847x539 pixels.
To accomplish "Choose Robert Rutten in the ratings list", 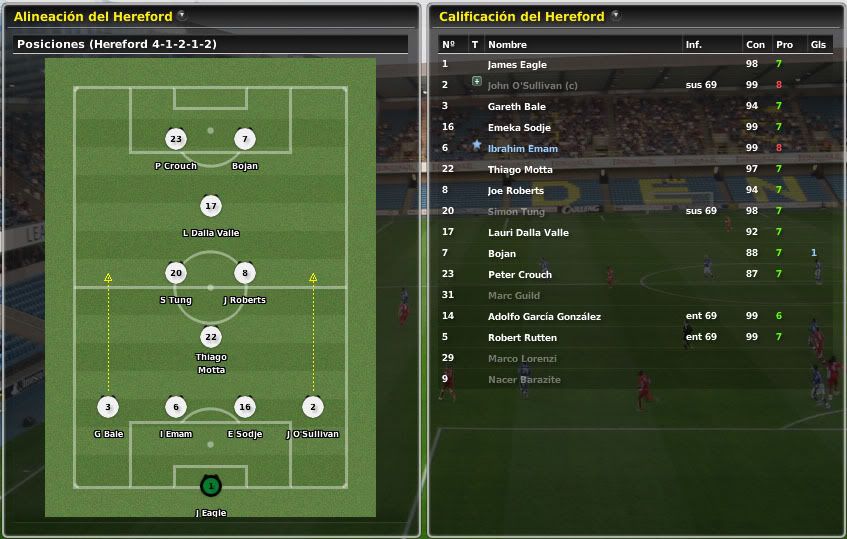I will [x=522, y=337].
